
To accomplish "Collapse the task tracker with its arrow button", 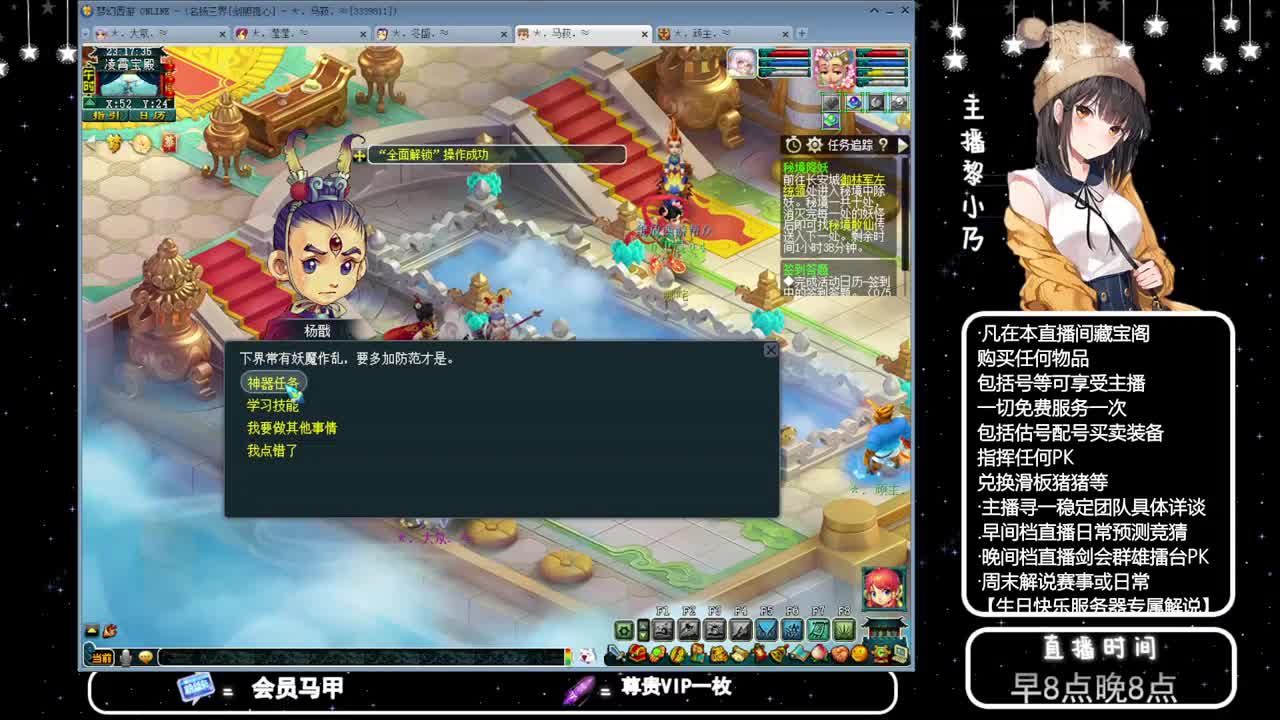I will point(900,144).
